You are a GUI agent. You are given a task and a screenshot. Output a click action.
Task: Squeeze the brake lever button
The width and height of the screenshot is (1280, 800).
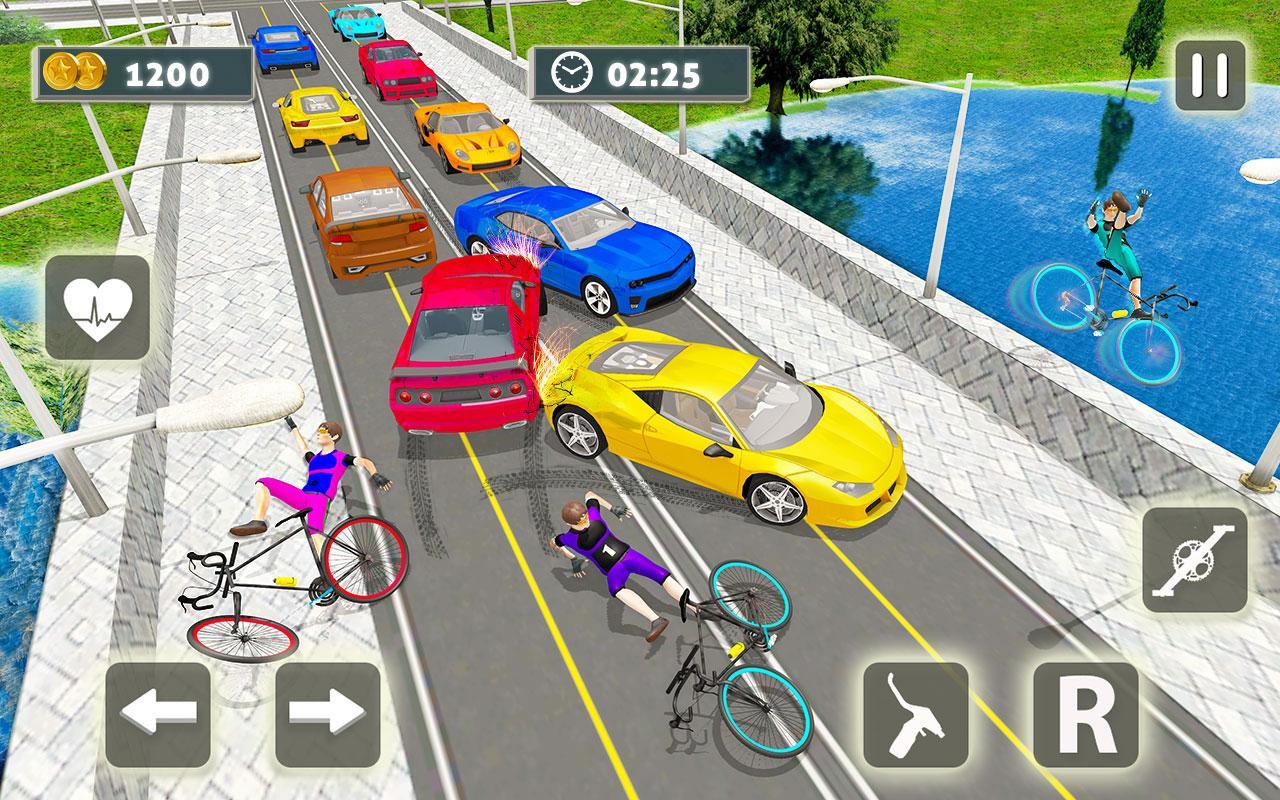tap(916, 714)
